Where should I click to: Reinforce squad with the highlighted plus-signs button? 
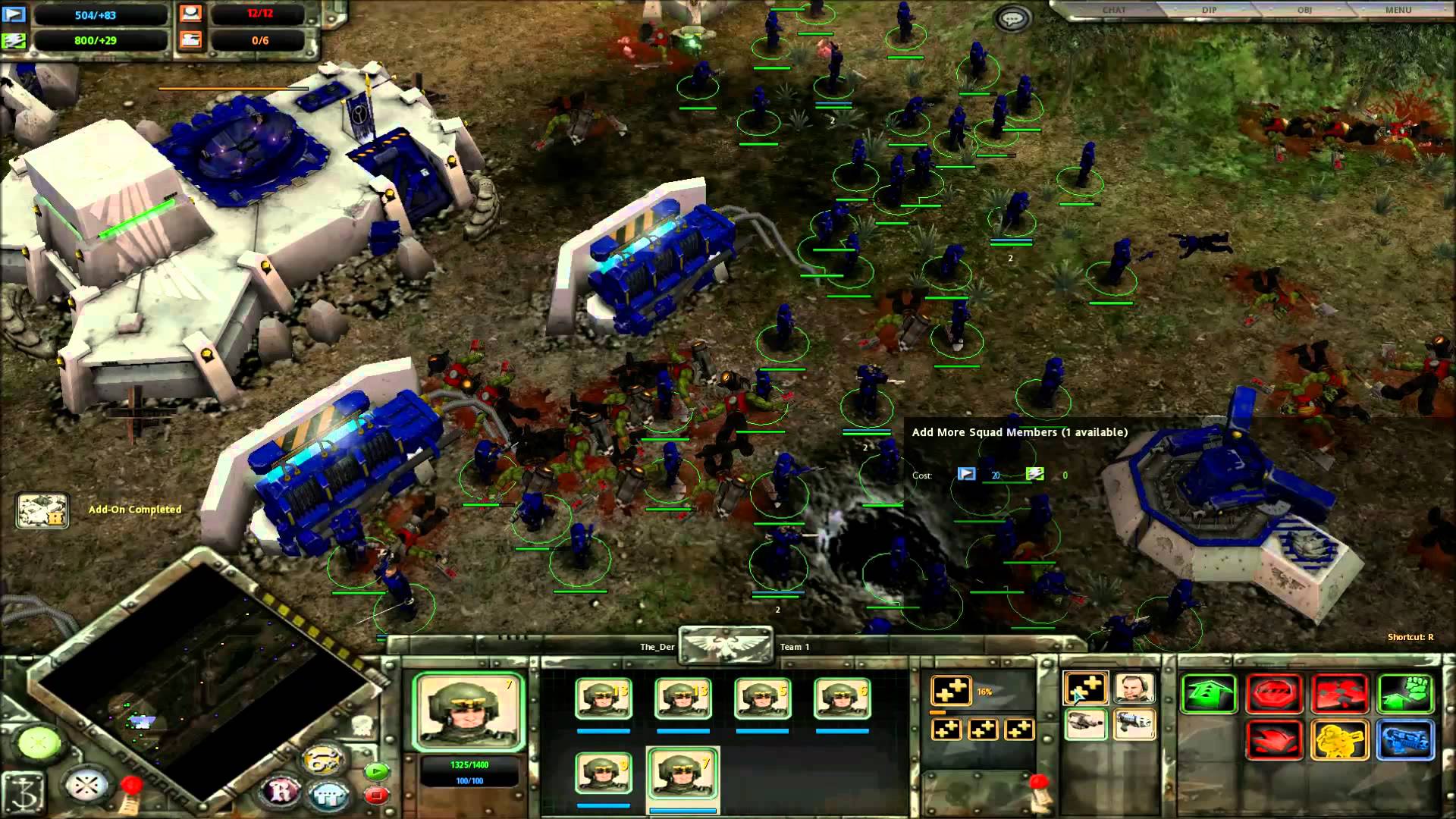pos(1085,689)
